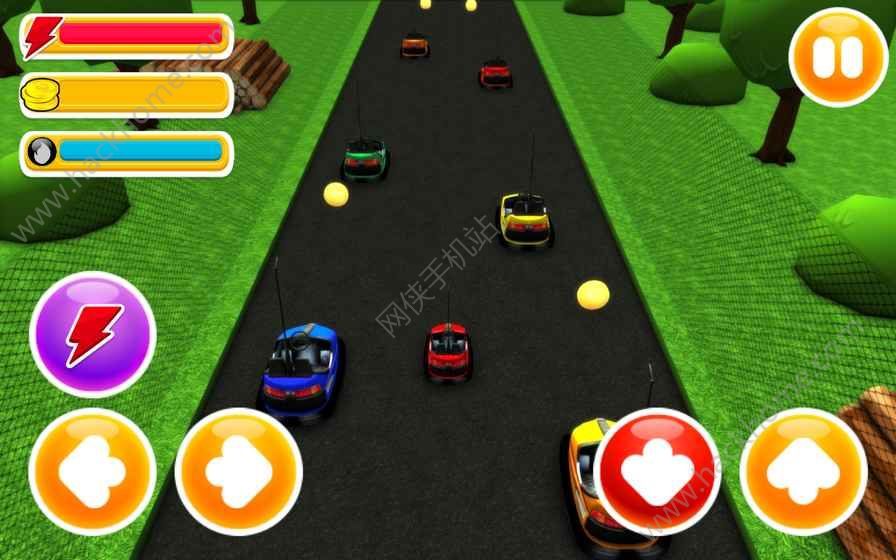The image size is (896, 560).
Task: Steer left with the left arrow button
Action: [92, 471]
